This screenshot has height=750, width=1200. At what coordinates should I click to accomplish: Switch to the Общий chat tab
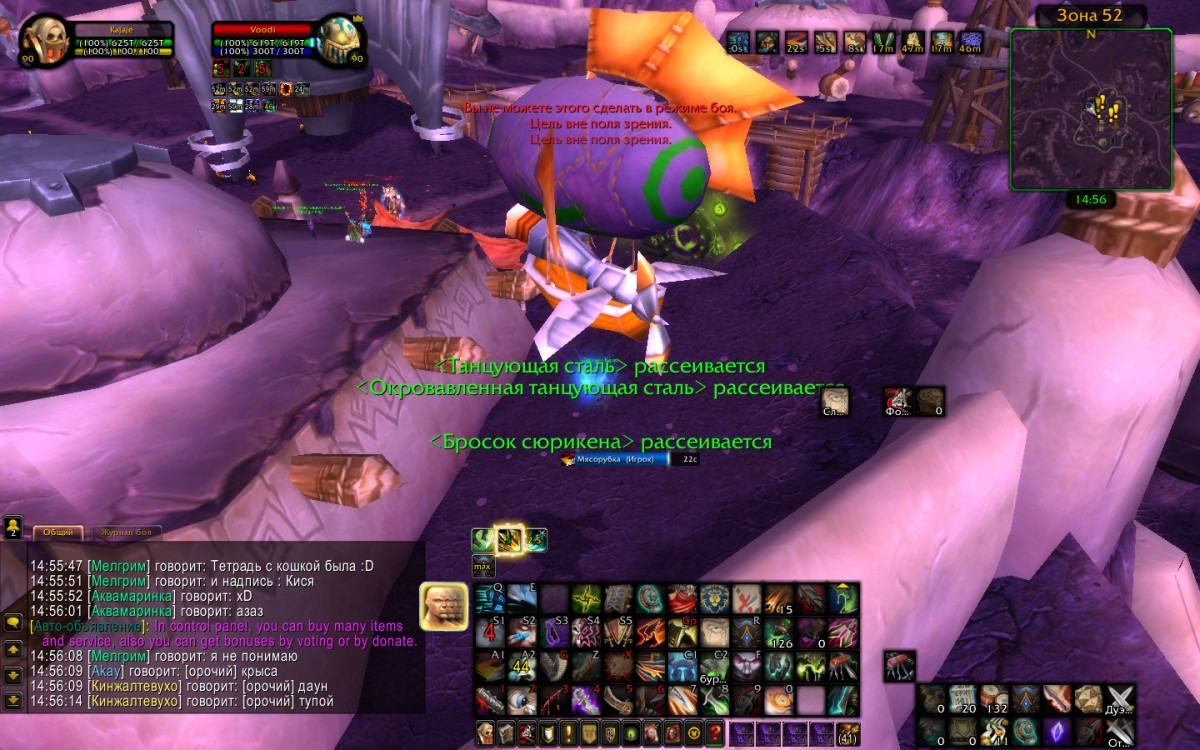58,533
